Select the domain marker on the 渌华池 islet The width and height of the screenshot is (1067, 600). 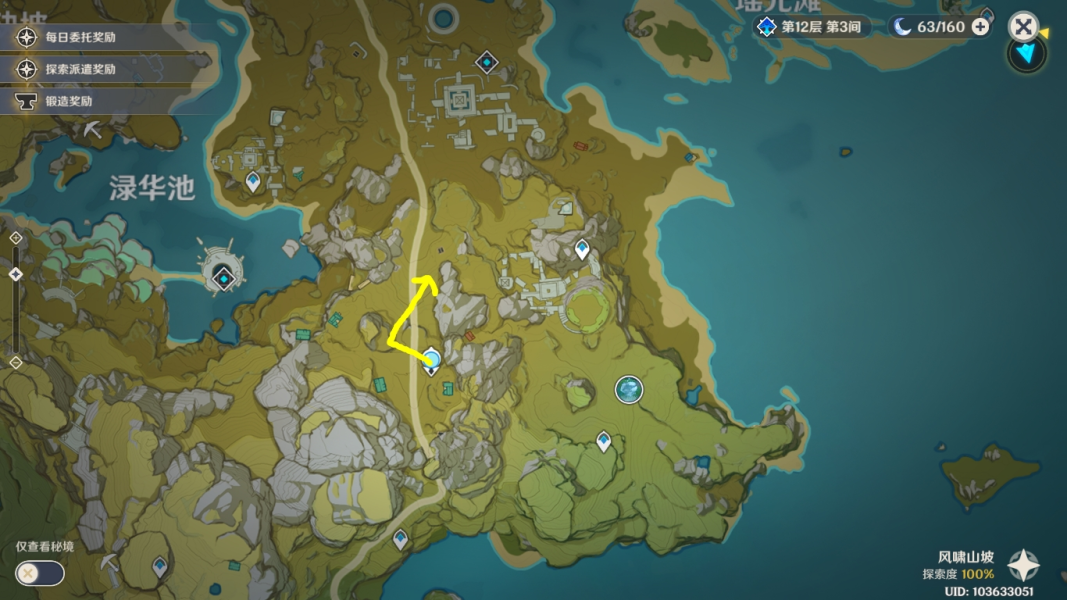[224, 278]
